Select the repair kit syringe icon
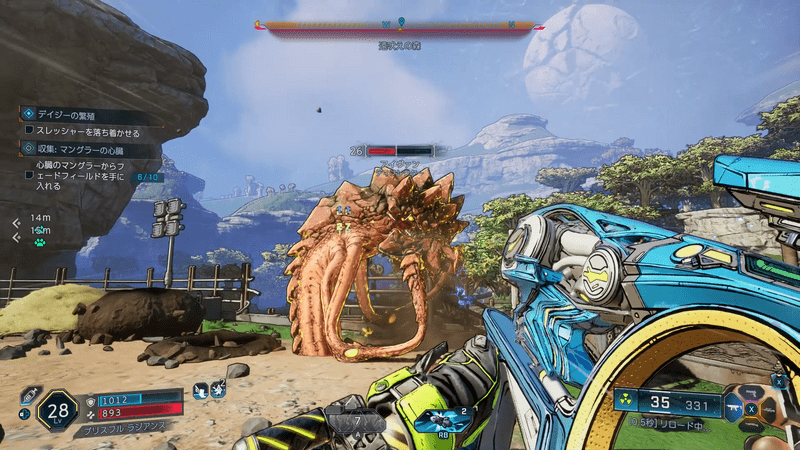 [27, 395]
